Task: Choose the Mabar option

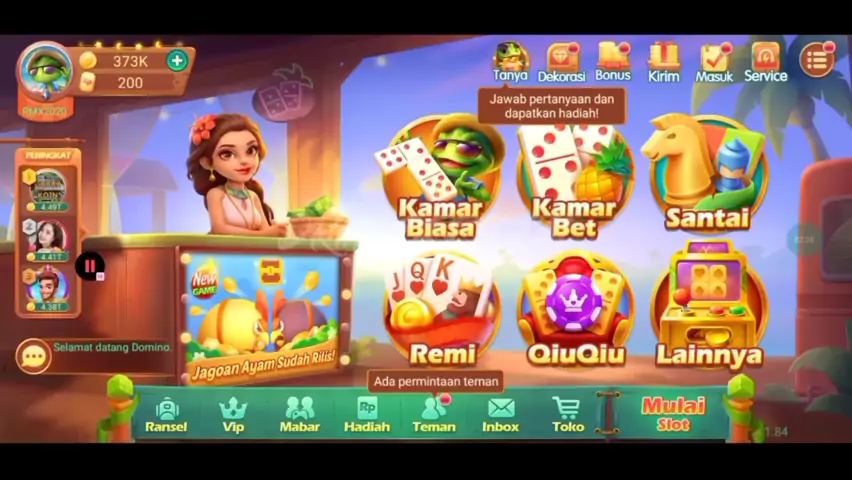Action: (x=299, y=414)
